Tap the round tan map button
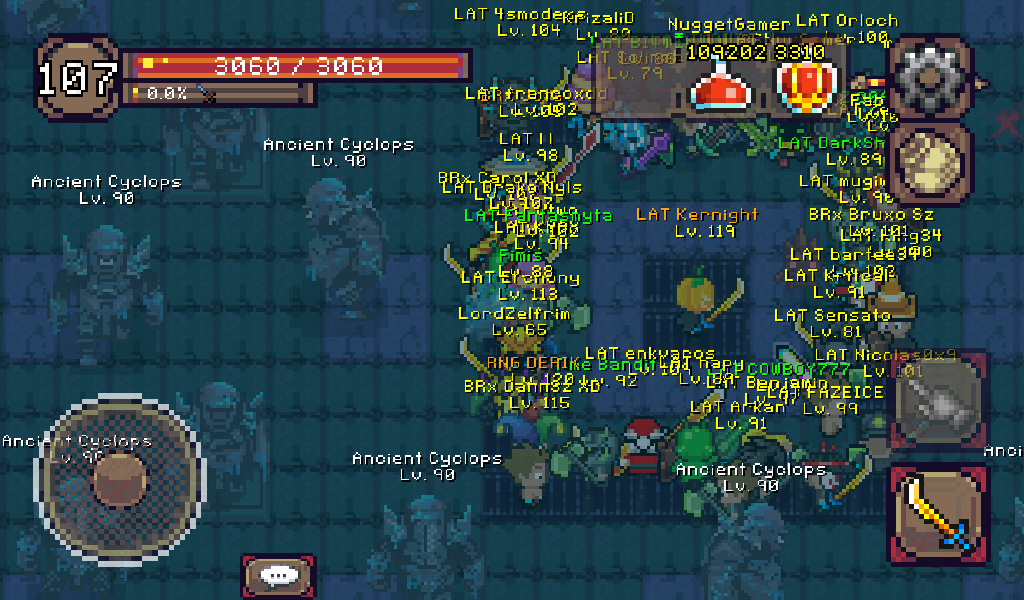The image size is (1024, 600). (x=929, y=162)
